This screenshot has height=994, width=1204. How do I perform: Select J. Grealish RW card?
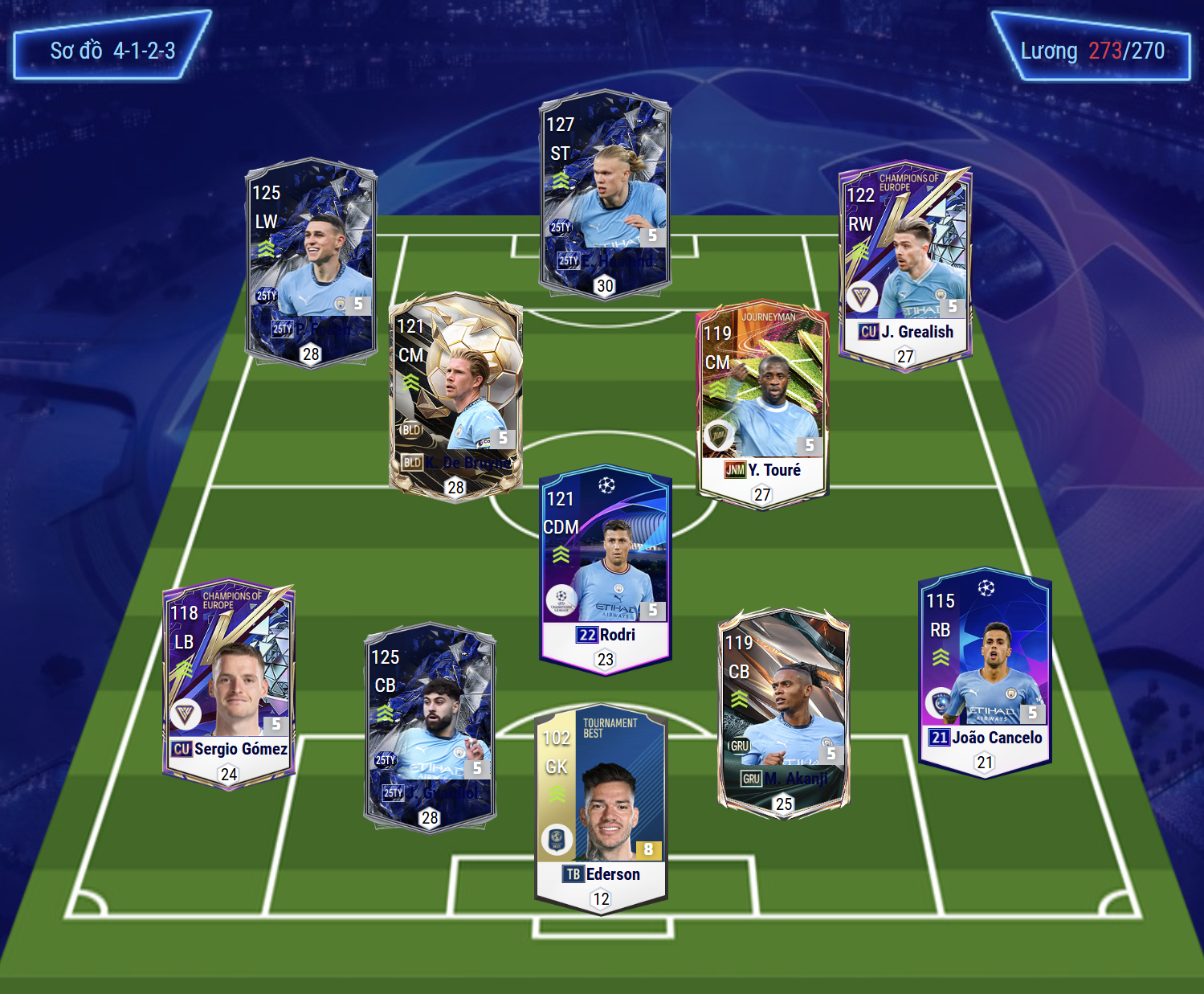coord(905,264)
